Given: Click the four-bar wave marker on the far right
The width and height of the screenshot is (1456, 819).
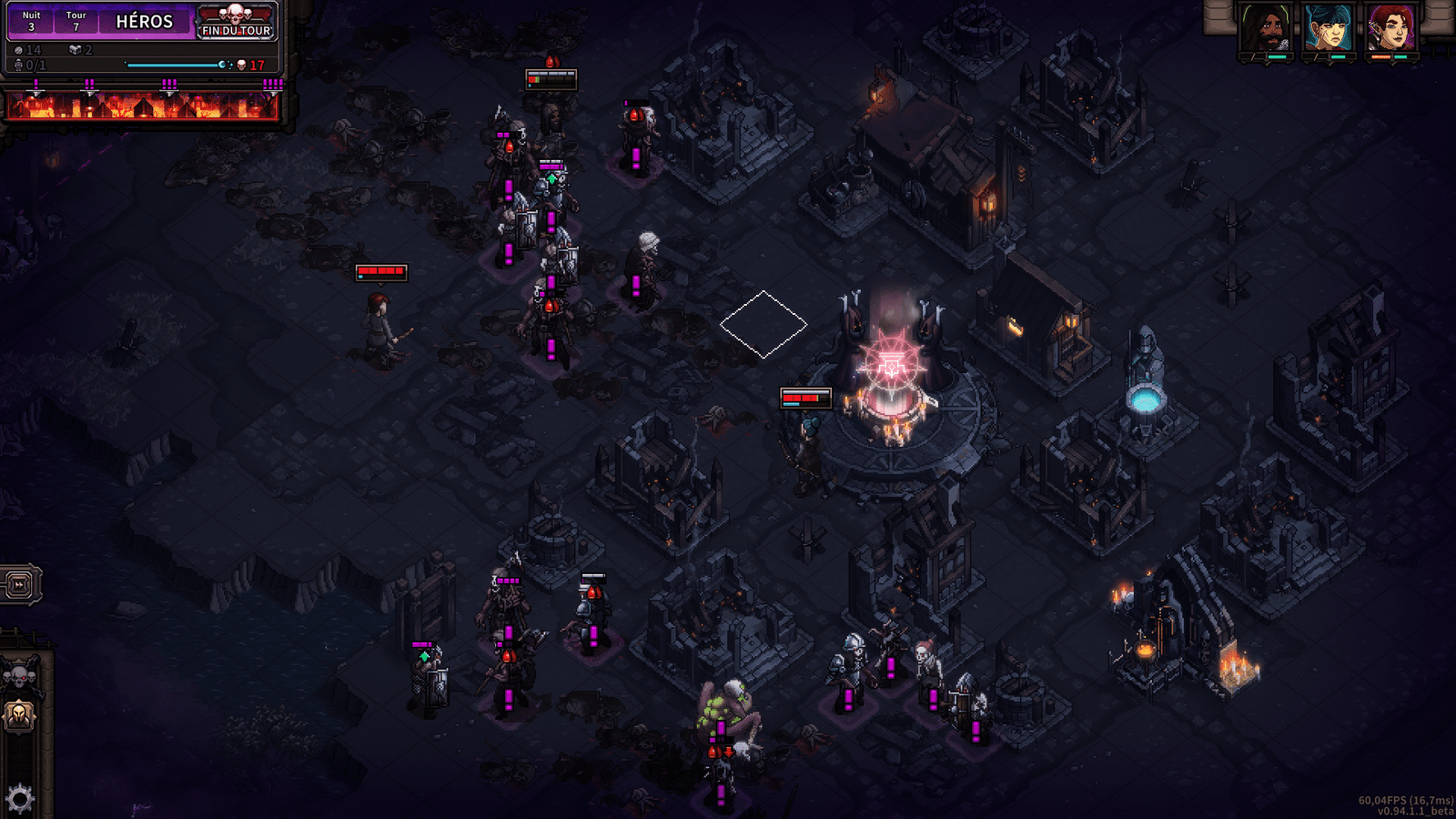Looking at the screenshot, I should [273, 84].
